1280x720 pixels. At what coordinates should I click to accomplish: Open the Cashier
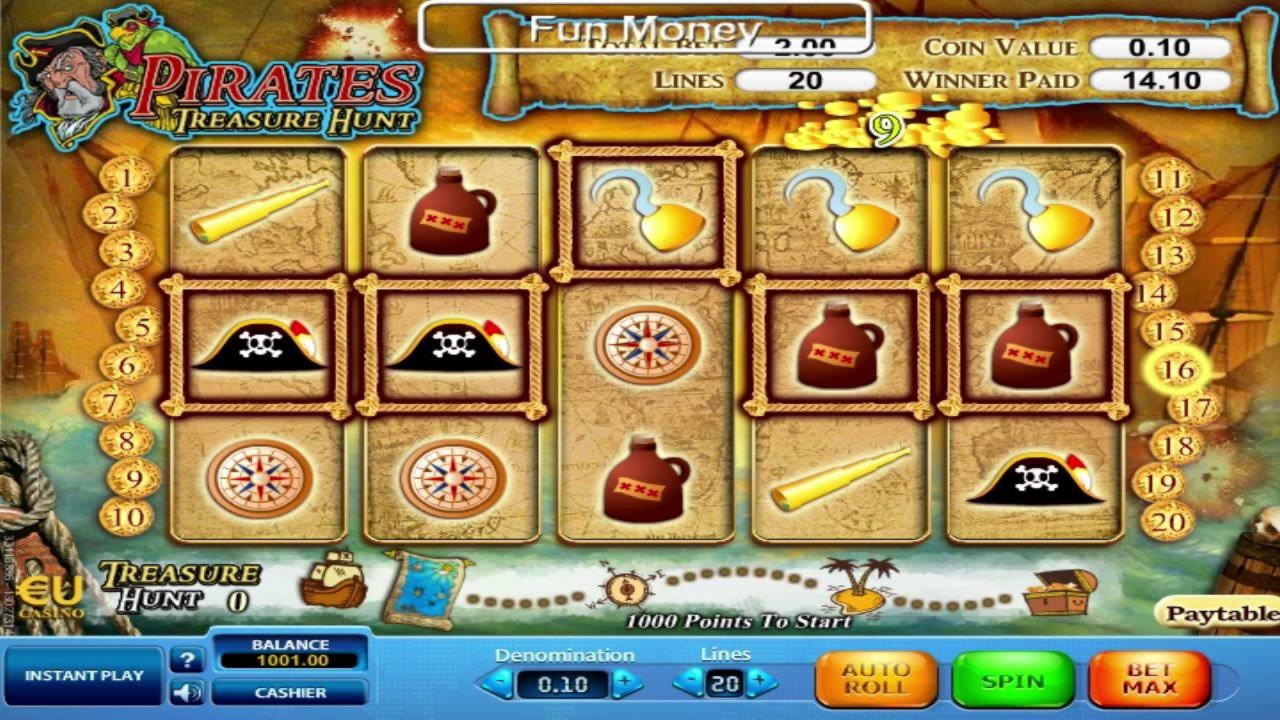tap(290, 692)
